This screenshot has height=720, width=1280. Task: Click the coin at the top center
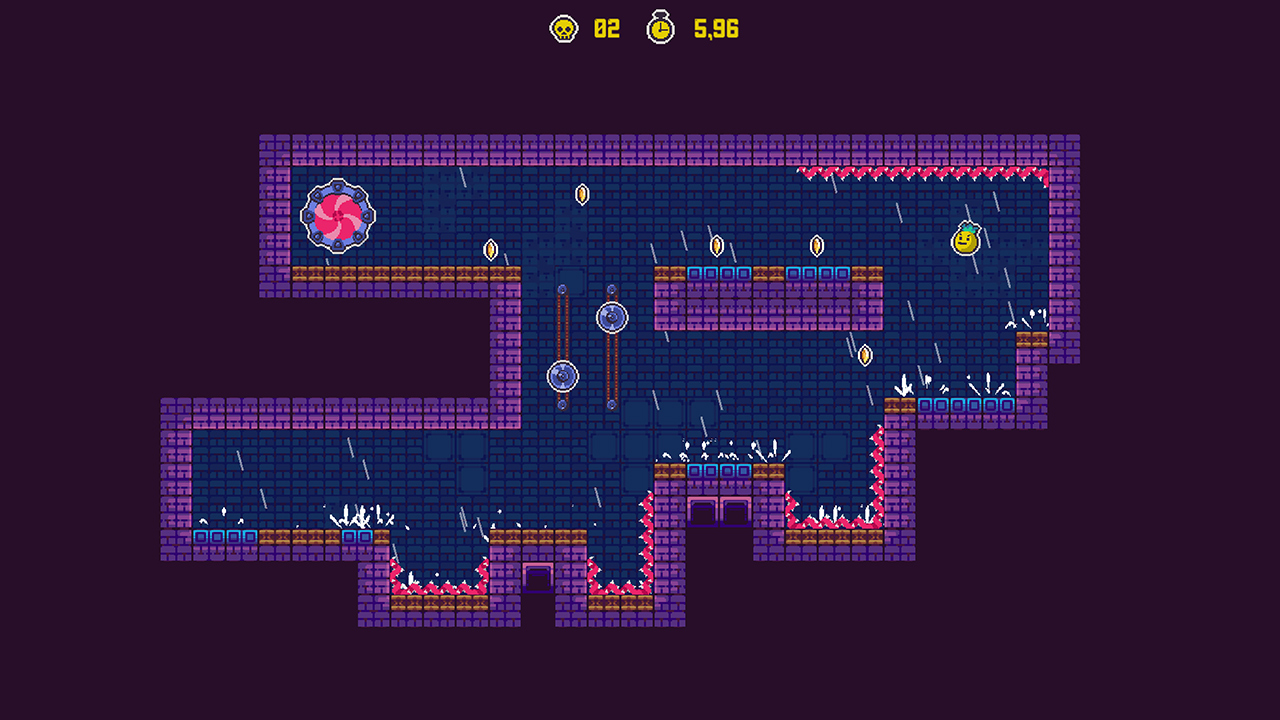(x=584, y=193)
